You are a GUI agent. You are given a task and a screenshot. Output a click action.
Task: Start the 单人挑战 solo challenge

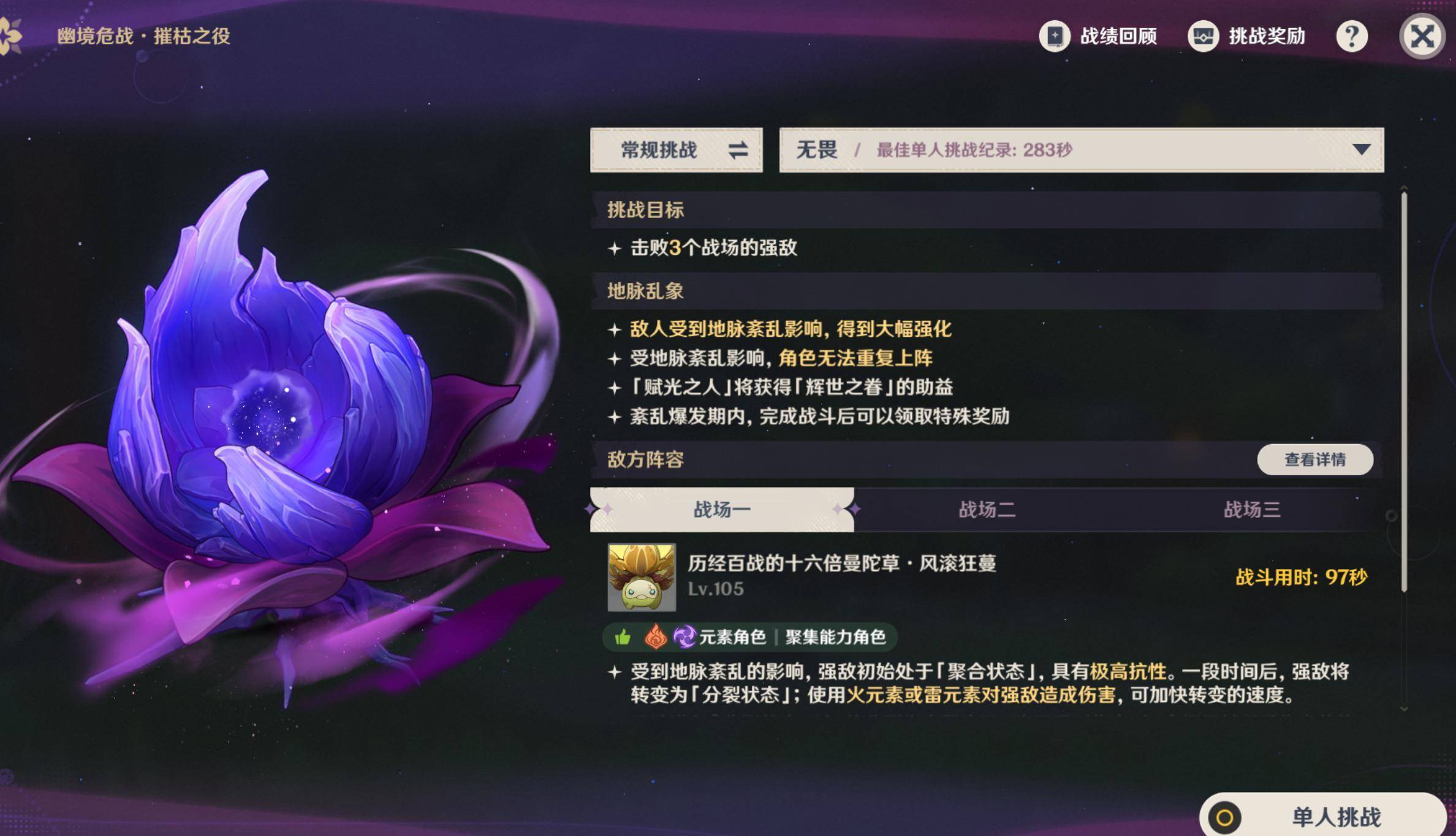click(1324, 817)
